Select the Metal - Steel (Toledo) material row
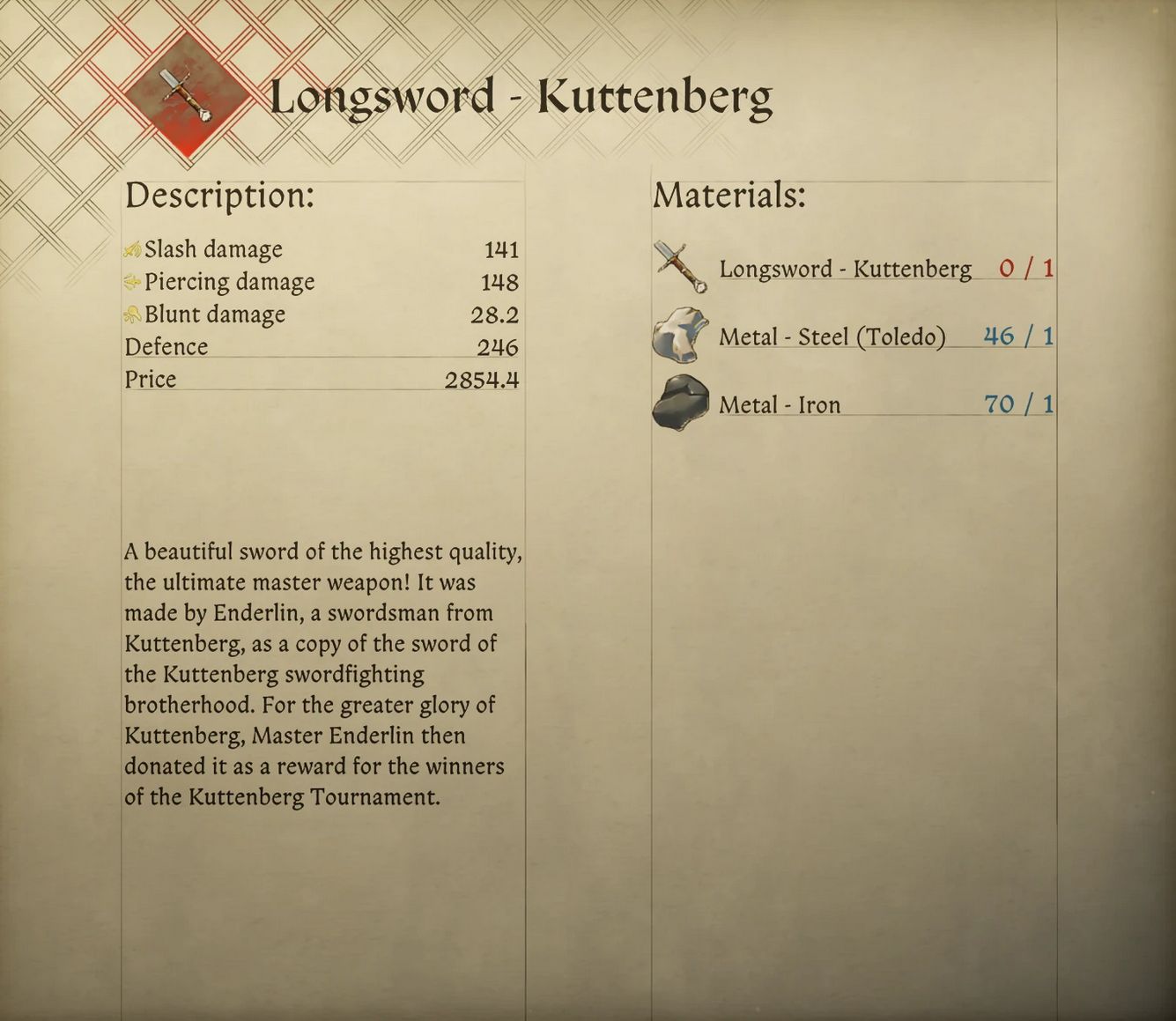The image size is (1176, 1021). point(832,337)
